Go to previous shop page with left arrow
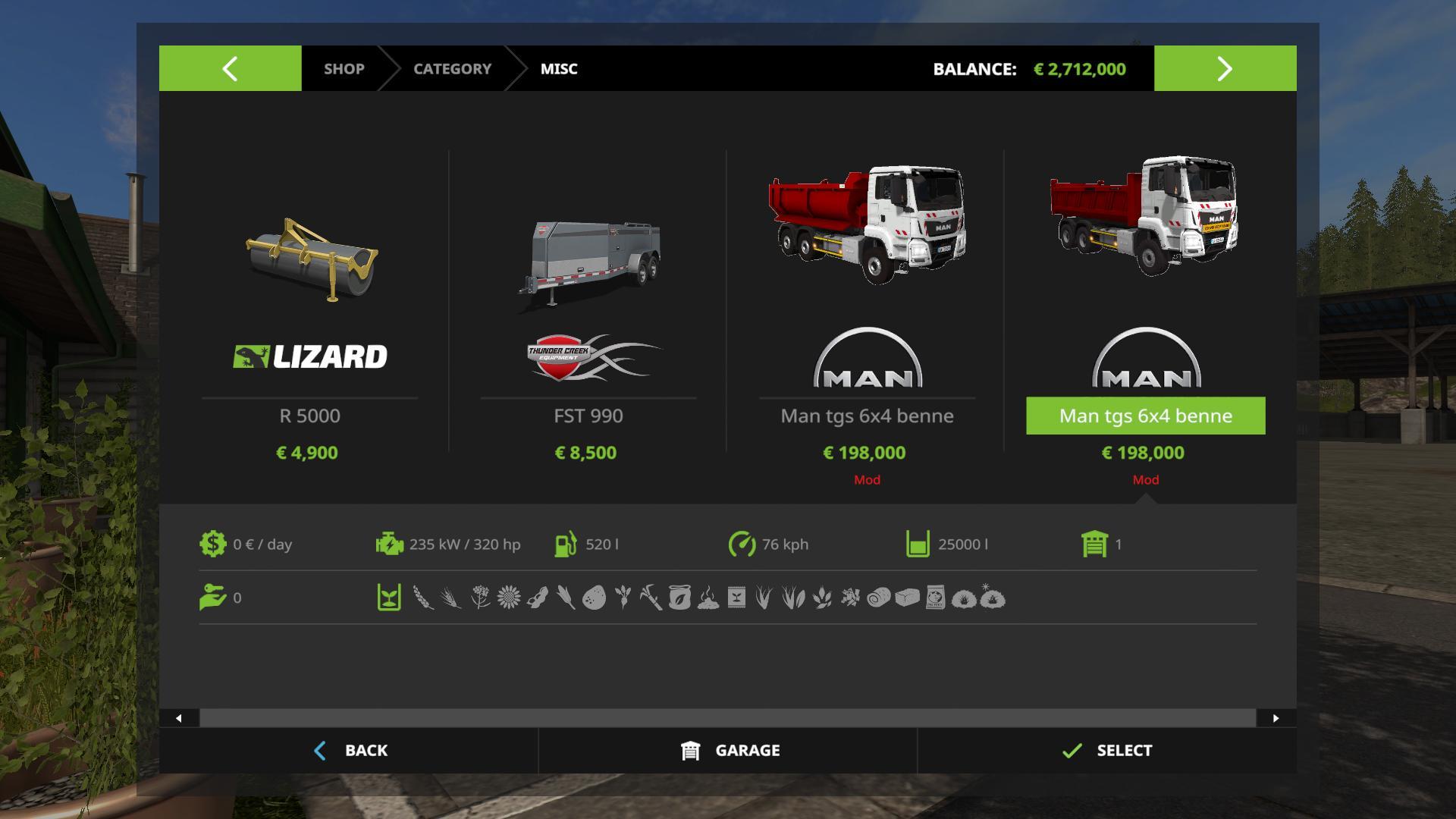Image resolution: width=1456 pixels, height=819 pixels. pyautogui.click(x=230, y=68)
